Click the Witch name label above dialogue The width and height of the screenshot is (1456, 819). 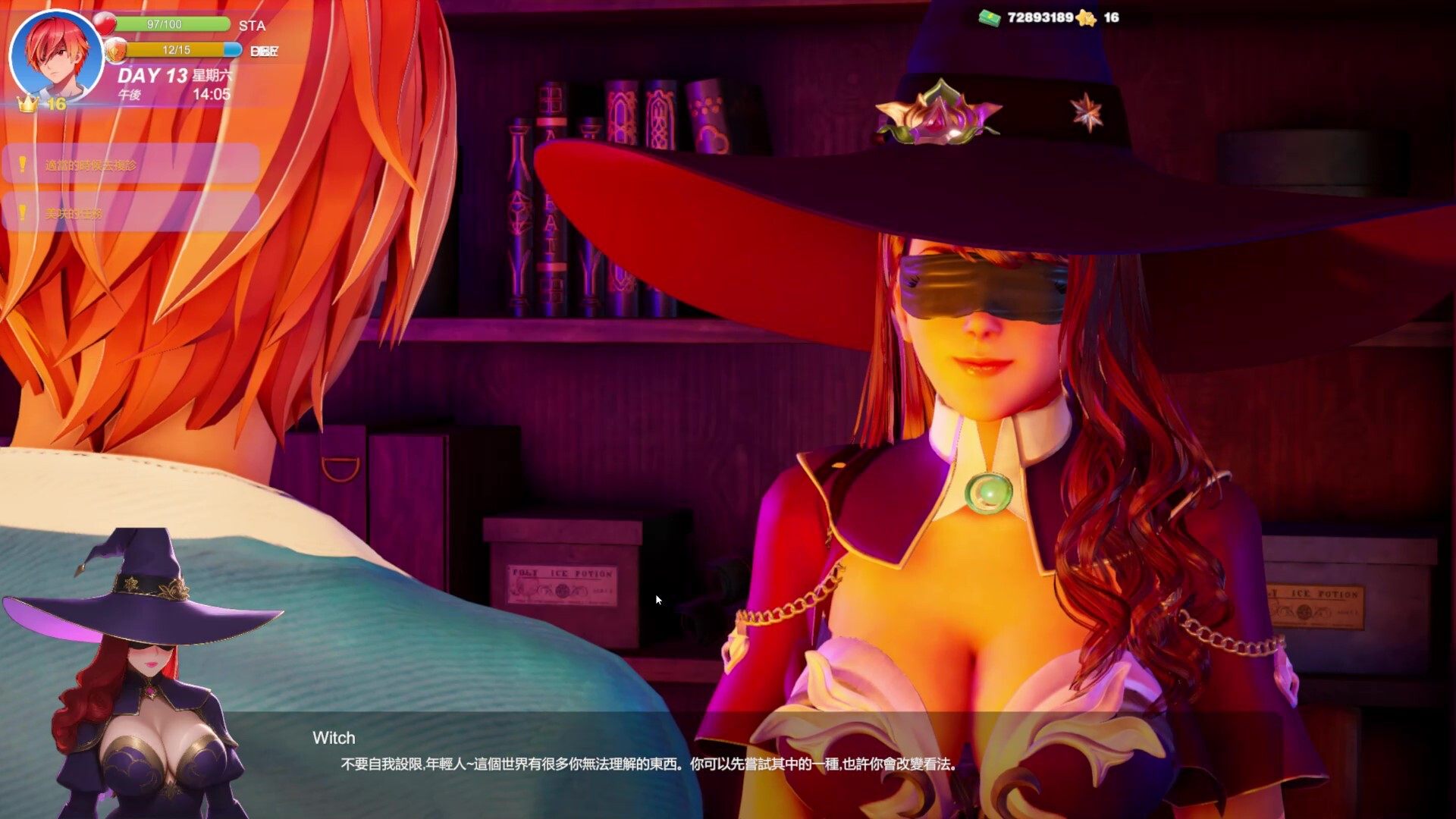point(334,737)
